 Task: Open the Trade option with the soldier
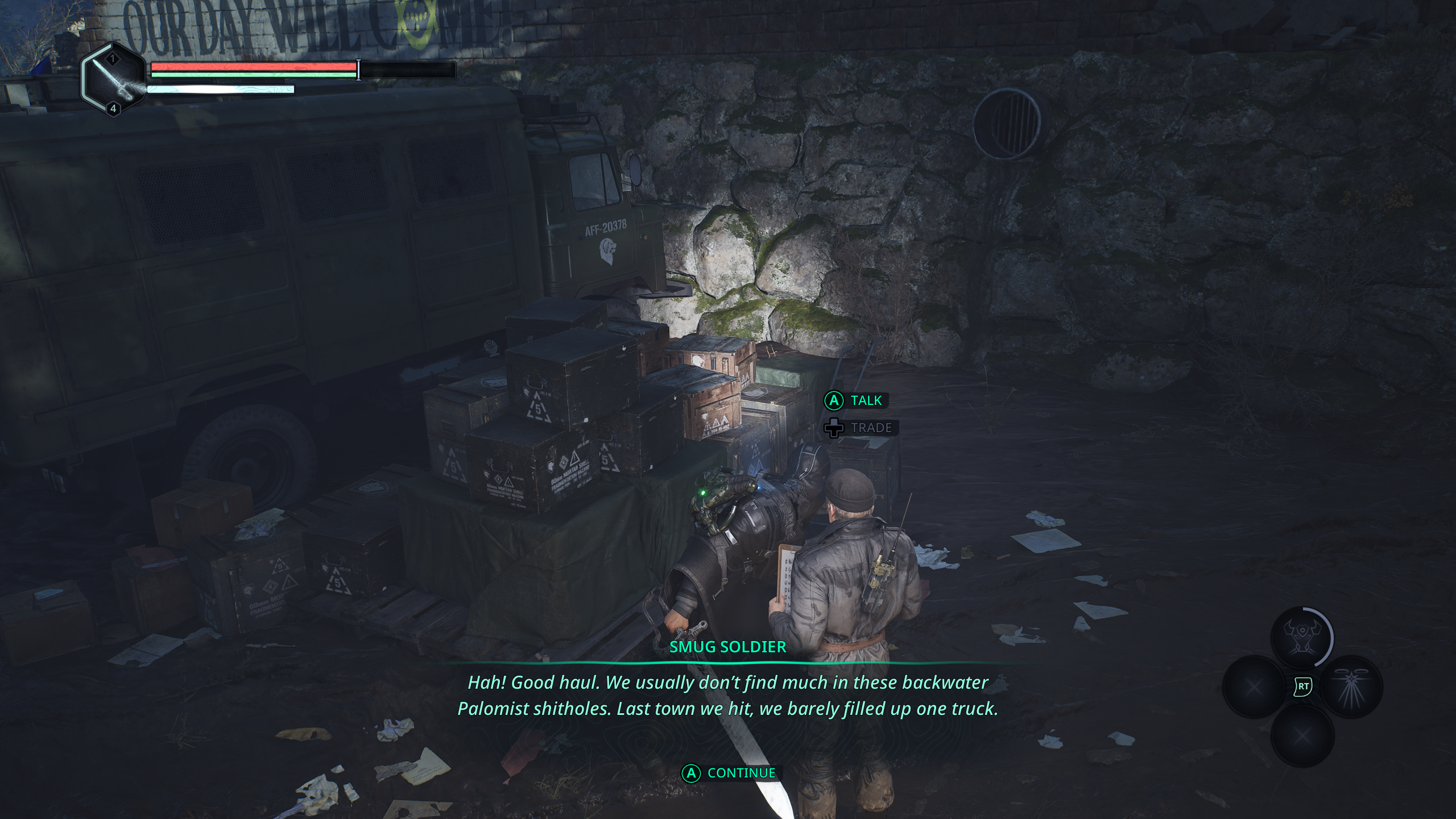(861, 428)
